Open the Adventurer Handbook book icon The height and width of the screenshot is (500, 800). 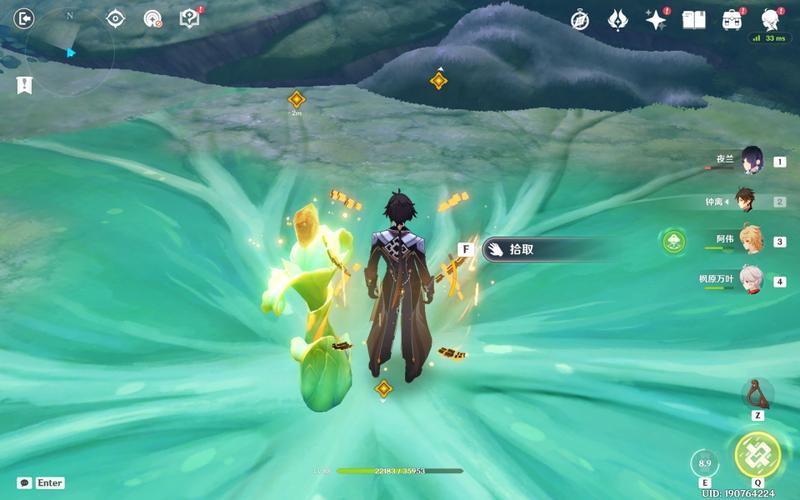(694, 19)
